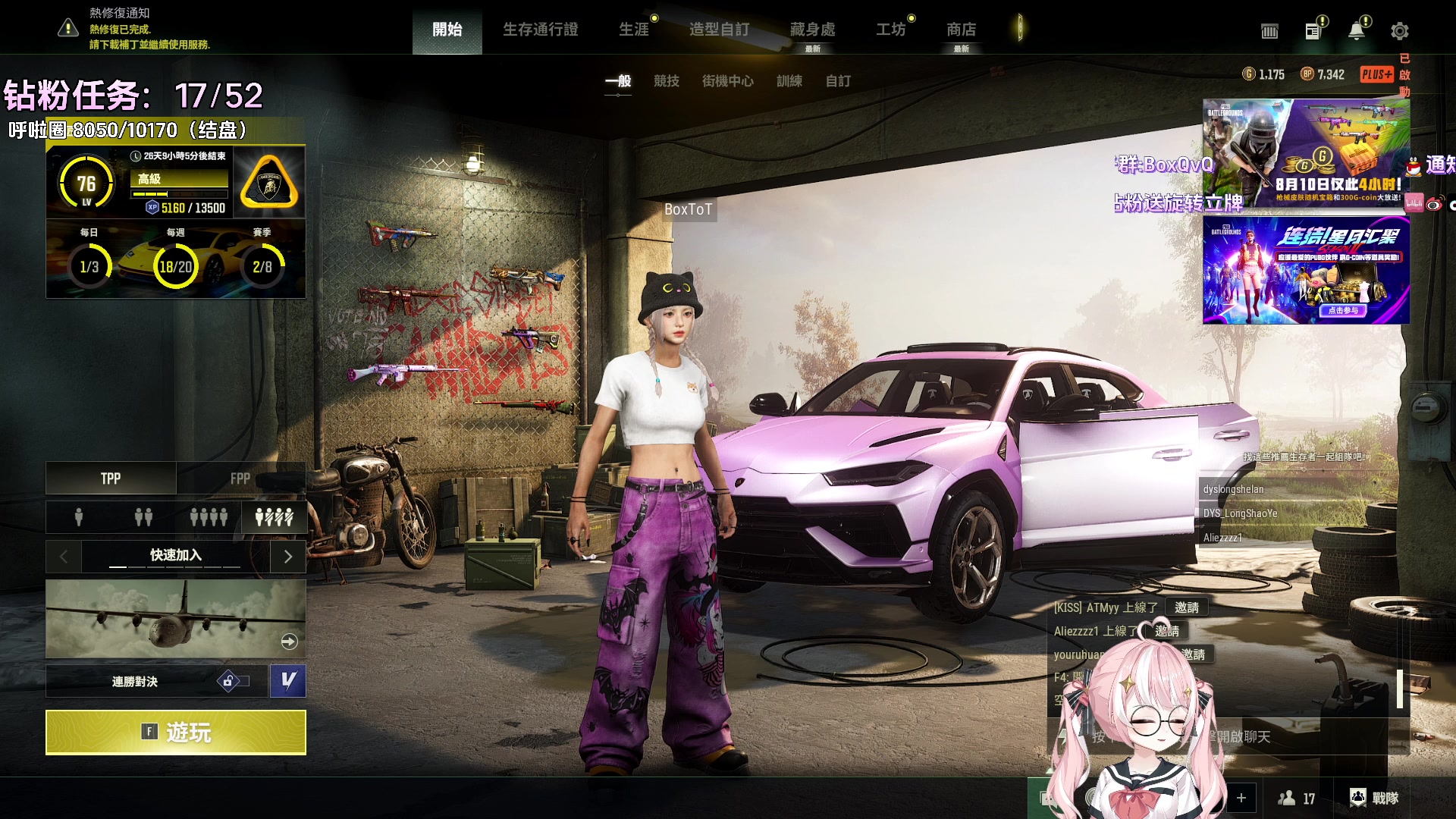Select the 自訂 custom match tab
1456x819 pixels.
(x=838, y=81)
